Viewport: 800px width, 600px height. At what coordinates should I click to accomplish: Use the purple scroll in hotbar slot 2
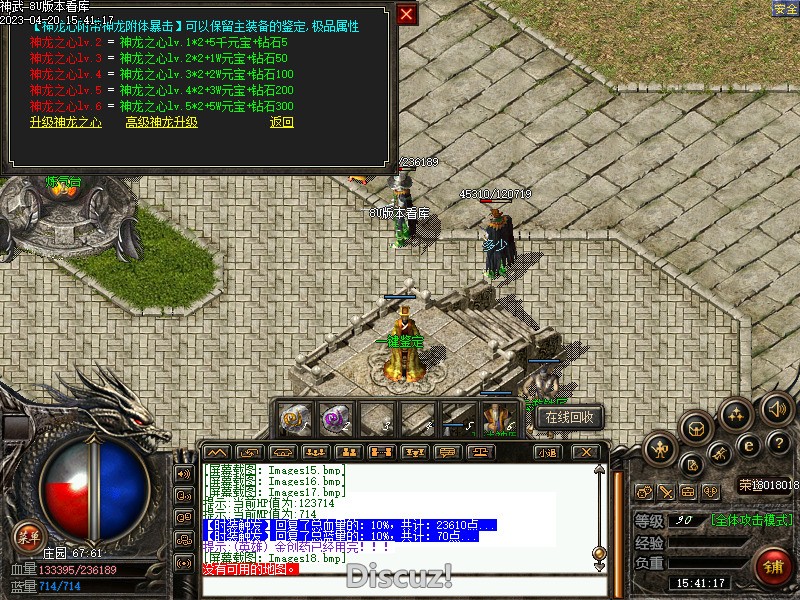[336, 417]
